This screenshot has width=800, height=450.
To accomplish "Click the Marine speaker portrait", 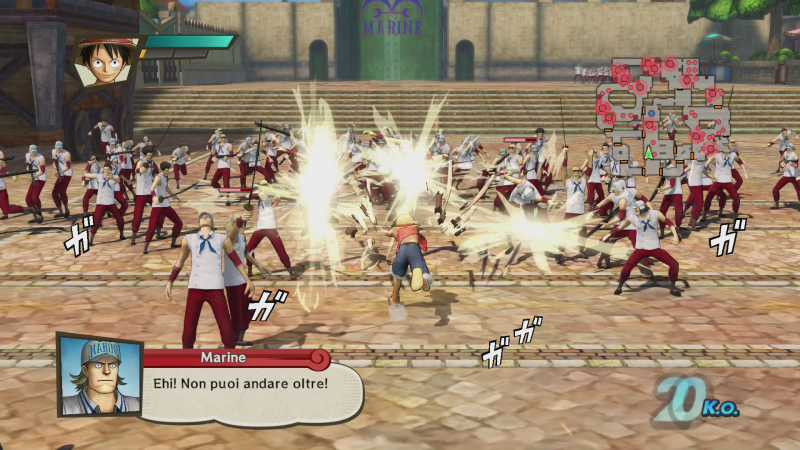I will (x=98, y=374).
